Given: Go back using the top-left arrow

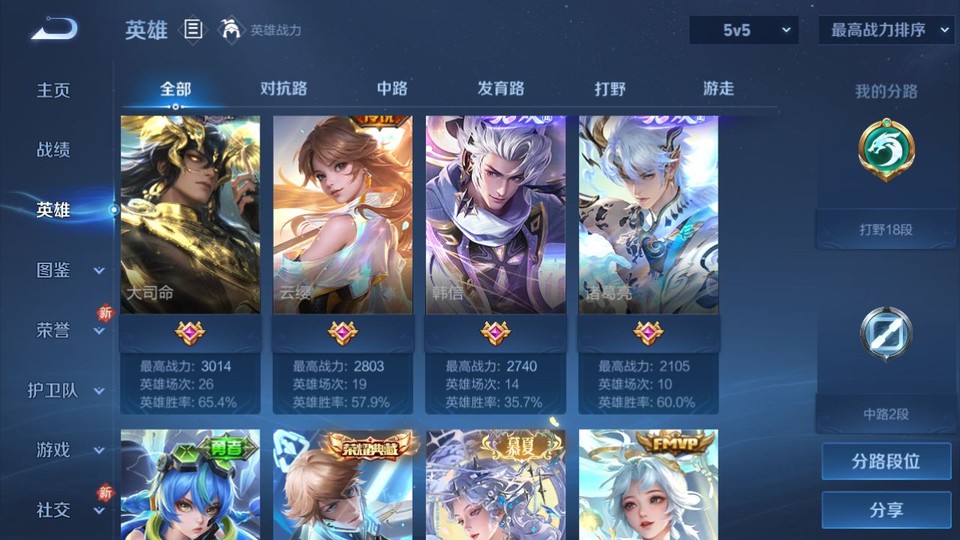Looking at the screenshot, I should (53, 29).
